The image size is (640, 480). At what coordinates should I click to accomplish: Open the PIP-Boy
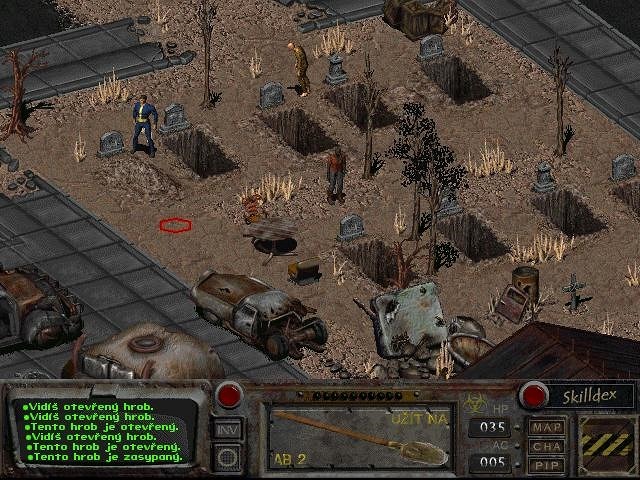pyautogui.click(x=547, y=464)
